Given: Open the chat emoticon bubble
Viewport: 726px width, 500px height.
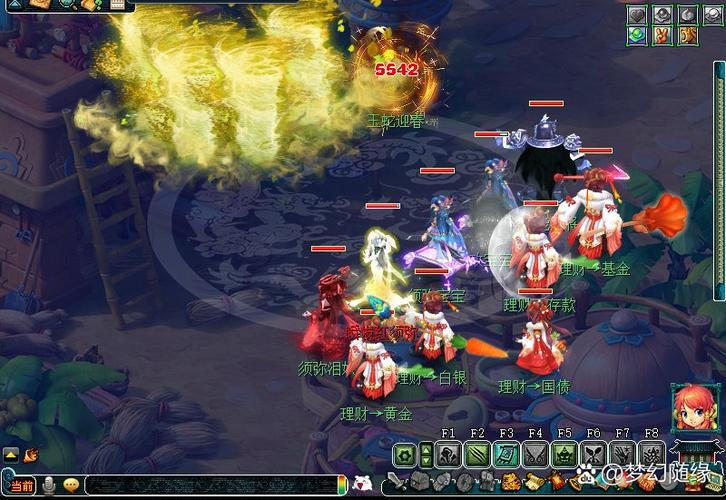Looking at the screenshot, I should click(72, 485).
